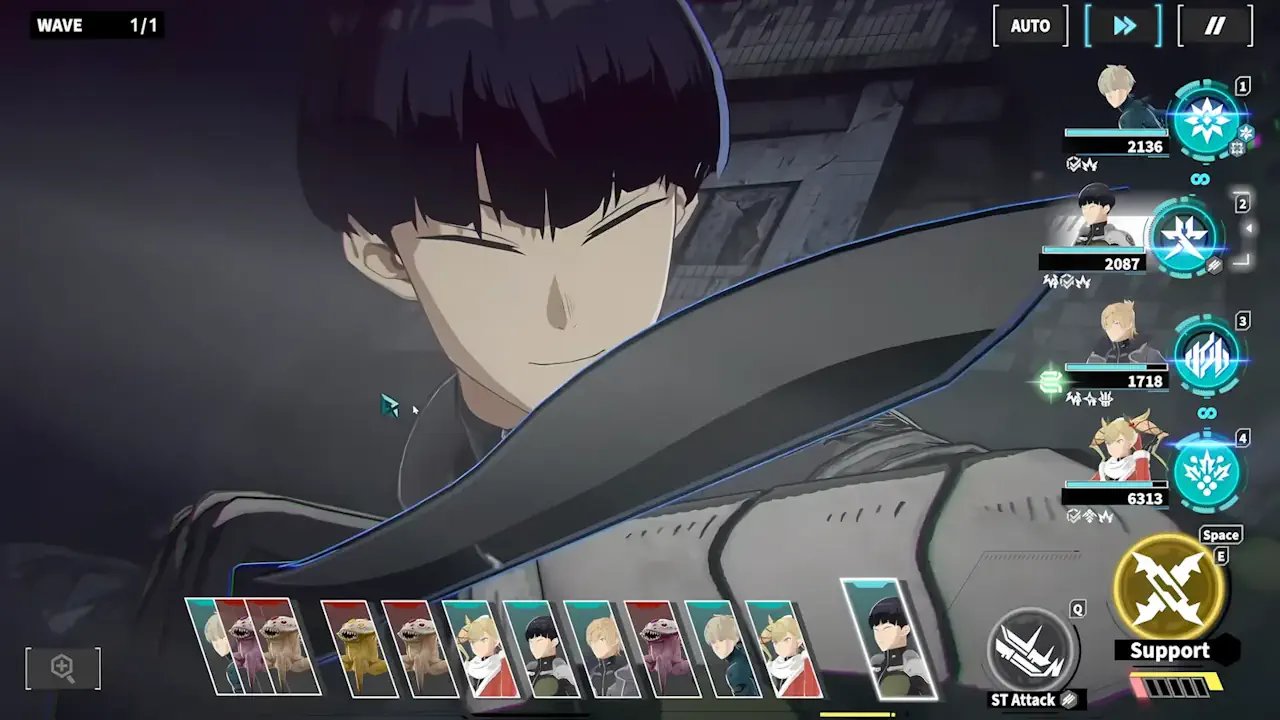Image resolution: width=1280 pixels, height=720 pixels.
Task: Open details for character 2's hexagon sub-icon
Action: point(1214,264)
